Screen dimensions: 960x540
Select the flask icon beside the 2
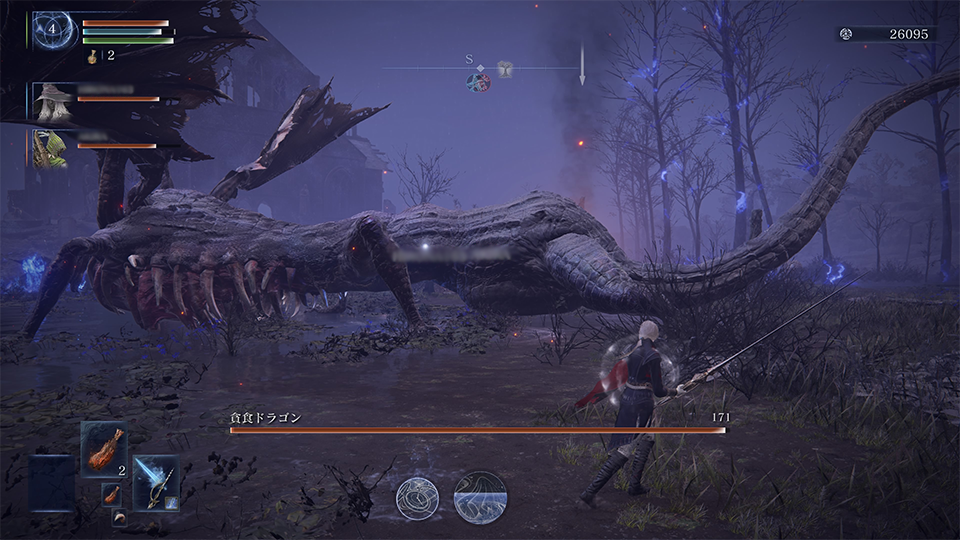click(94, 56)
